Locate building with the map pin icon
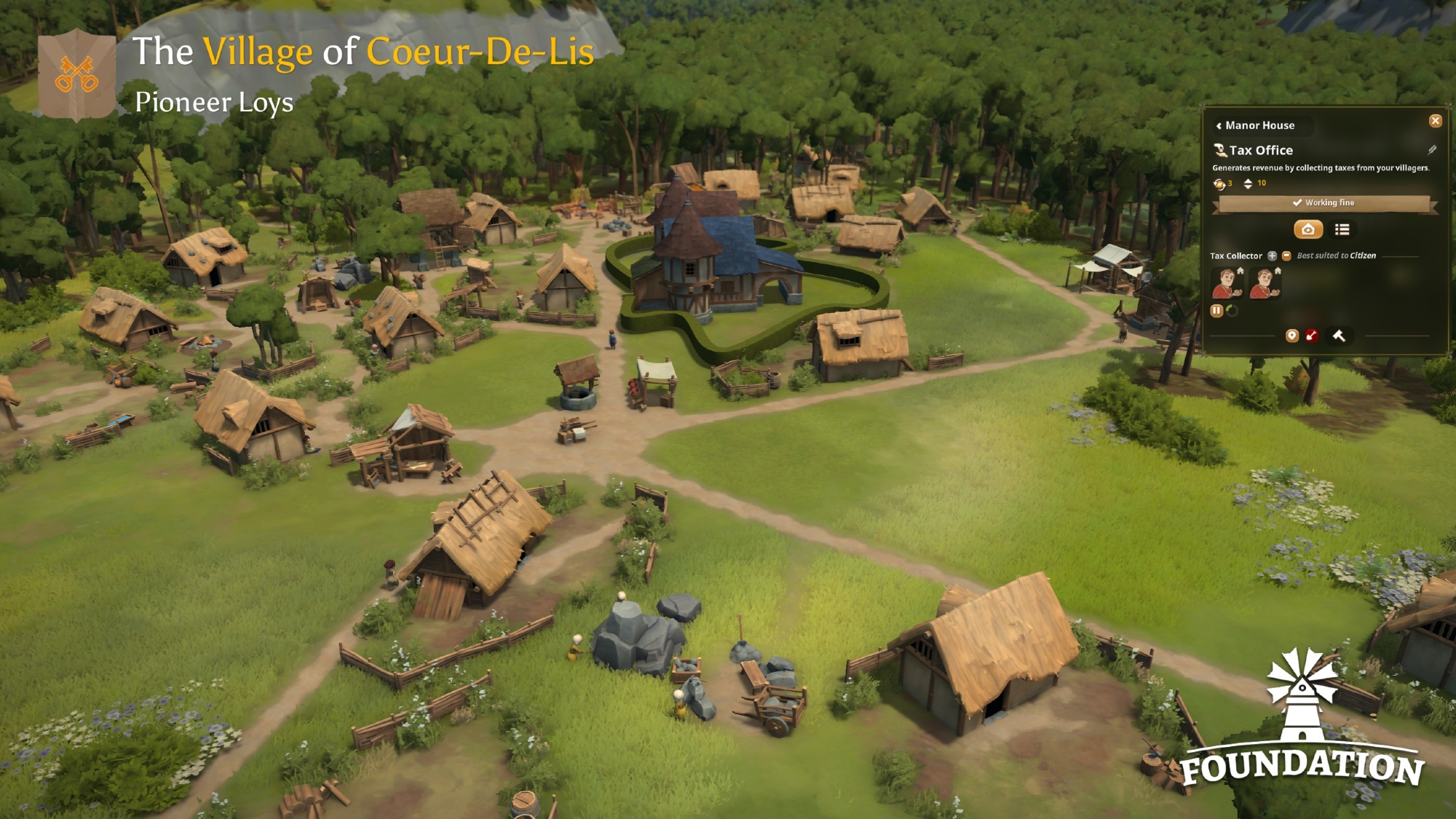Screen dimensions: 1456x819 point(1291,336)
